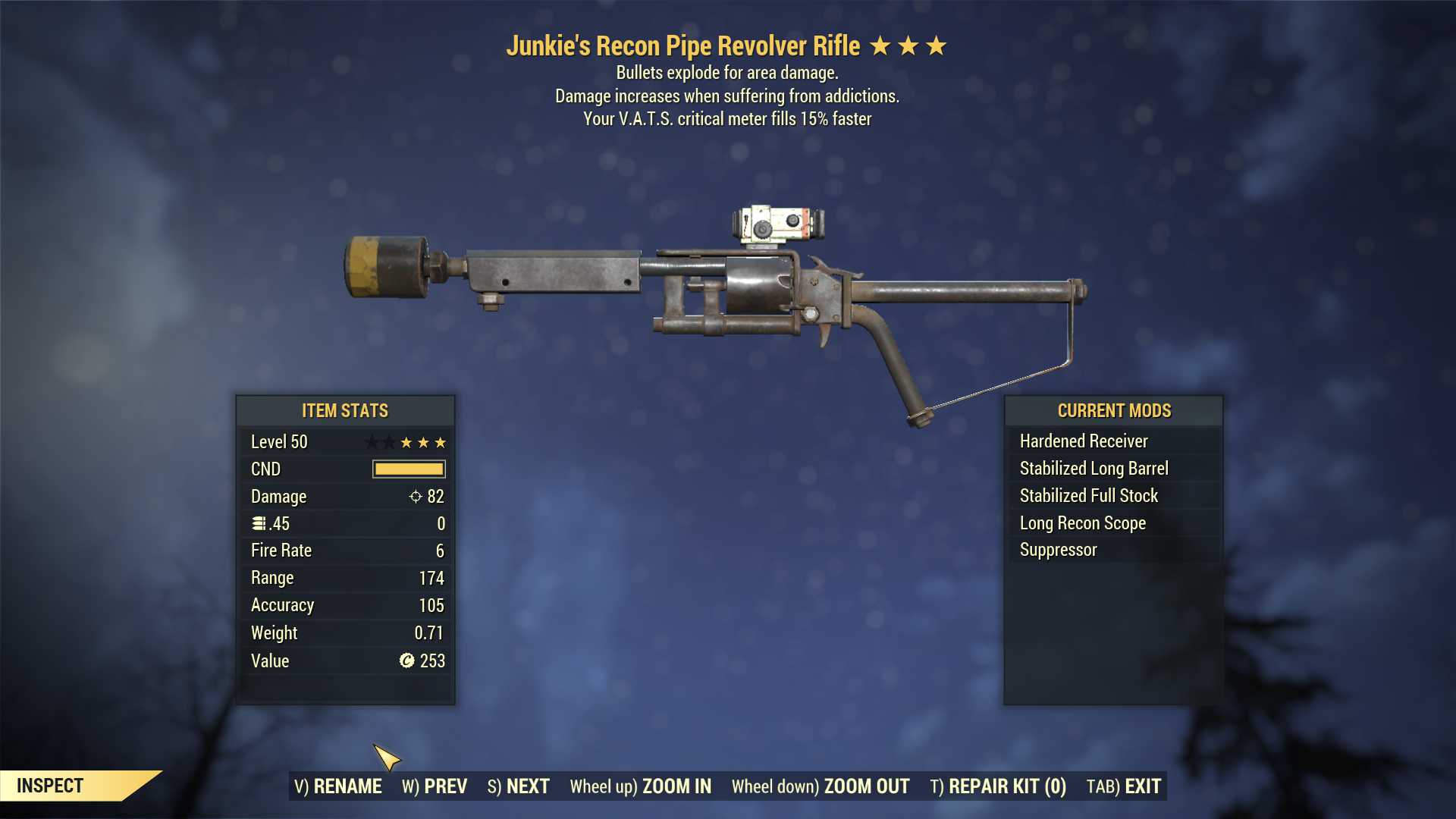This screenshot has width=1456, height=819.
Task: Select the Stabilized Full Stock mod
Action: 1087,495
